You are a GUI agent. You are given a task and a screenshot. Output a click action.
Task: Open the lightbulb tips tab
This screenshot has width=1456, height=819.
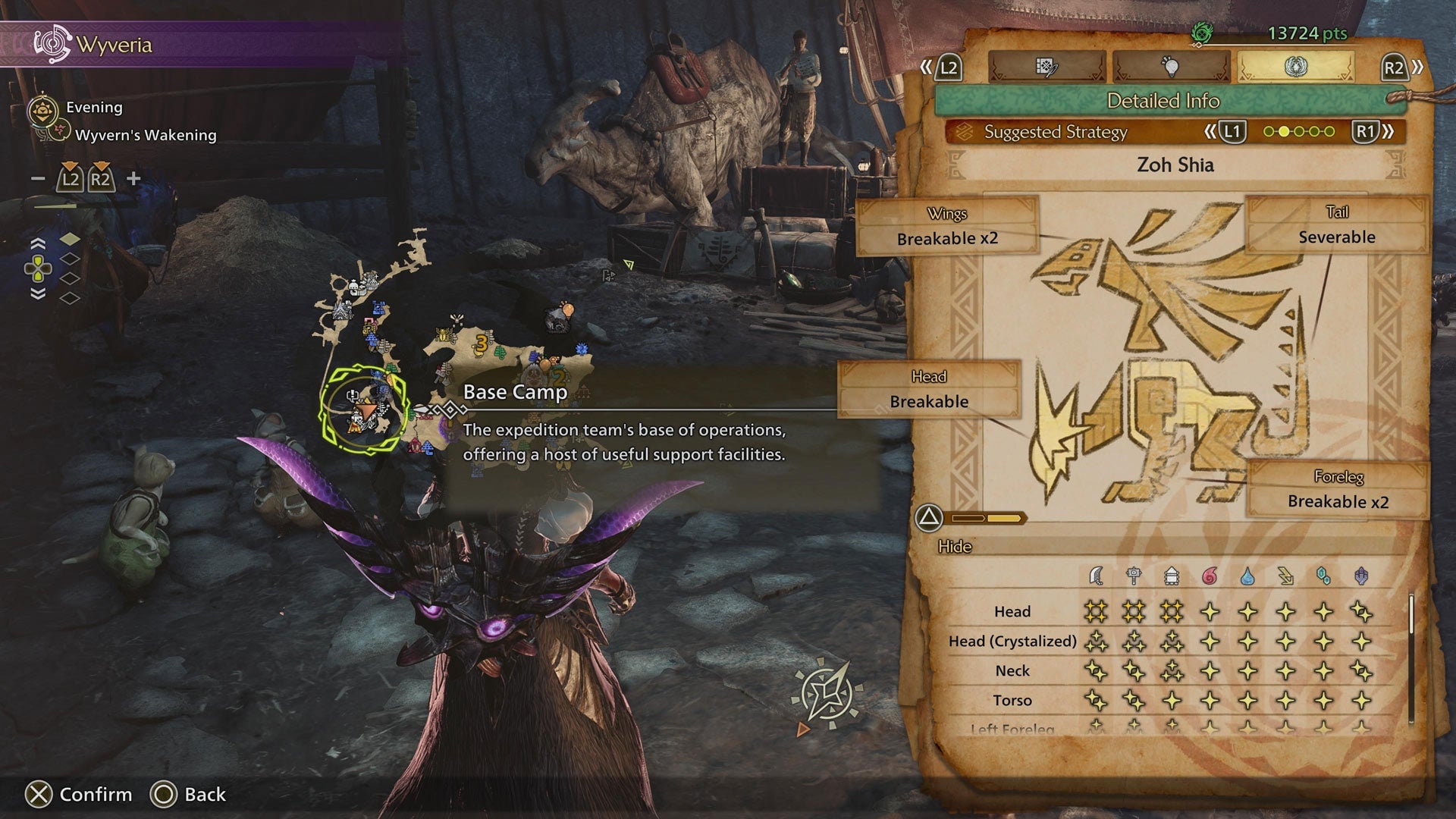pyautogui.click(x=1172, y=66)
